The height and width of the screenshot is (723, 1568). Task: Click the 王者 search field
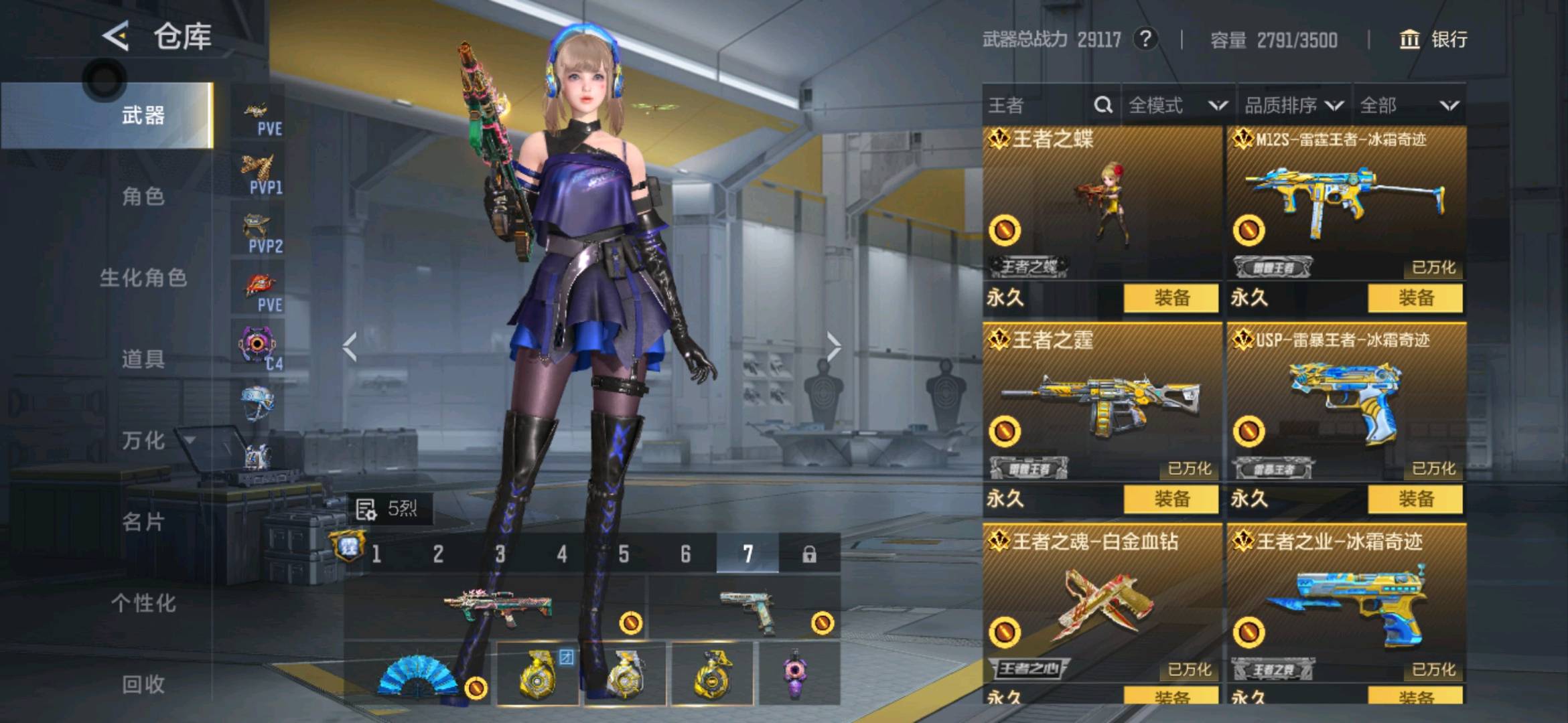click(x=1038, y=105)
